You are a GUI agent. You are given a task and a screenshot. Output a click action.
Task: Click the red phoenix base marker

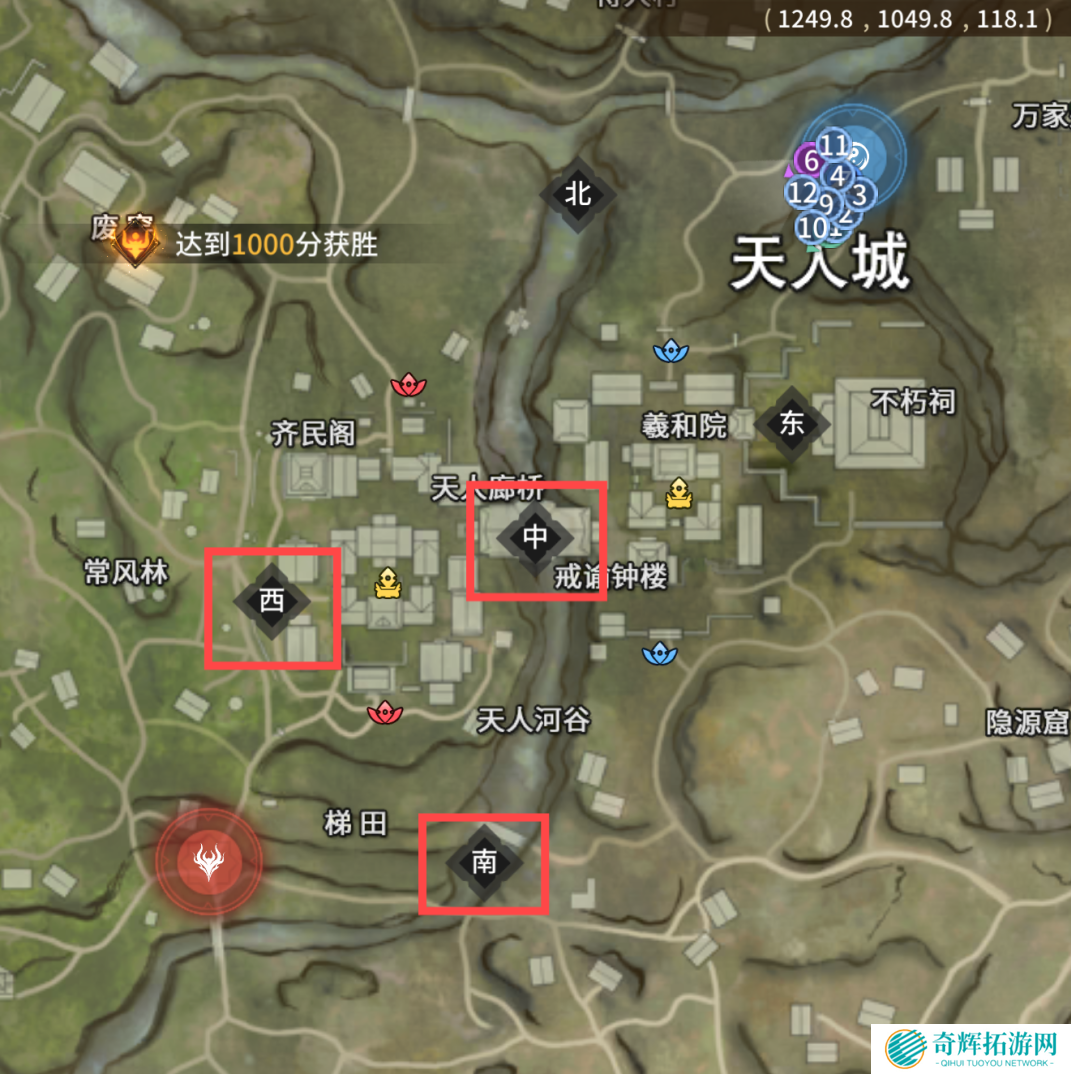[209, 862]
